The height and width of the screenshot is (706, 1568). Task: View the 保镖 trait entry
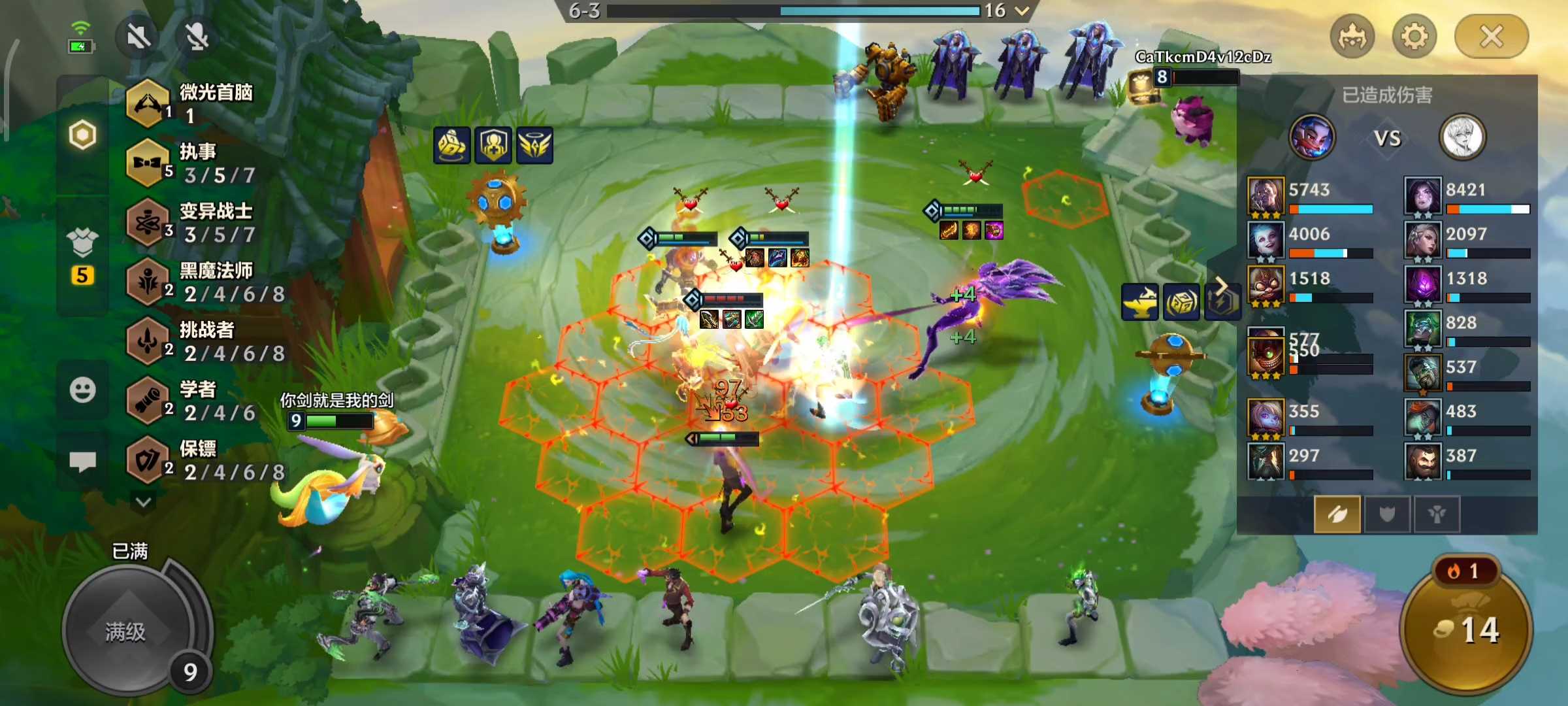pos(196,460)
